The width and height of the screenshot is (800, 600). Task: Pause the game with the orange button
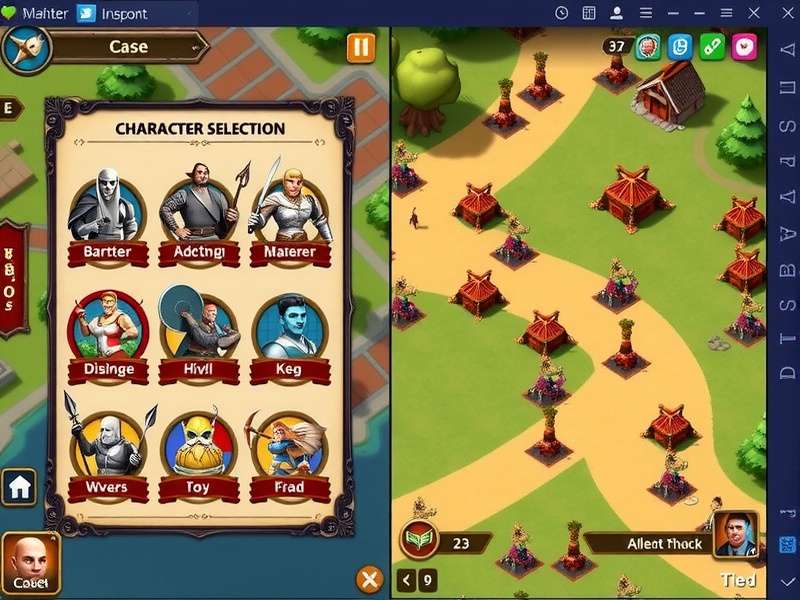[x=360, y=47]
